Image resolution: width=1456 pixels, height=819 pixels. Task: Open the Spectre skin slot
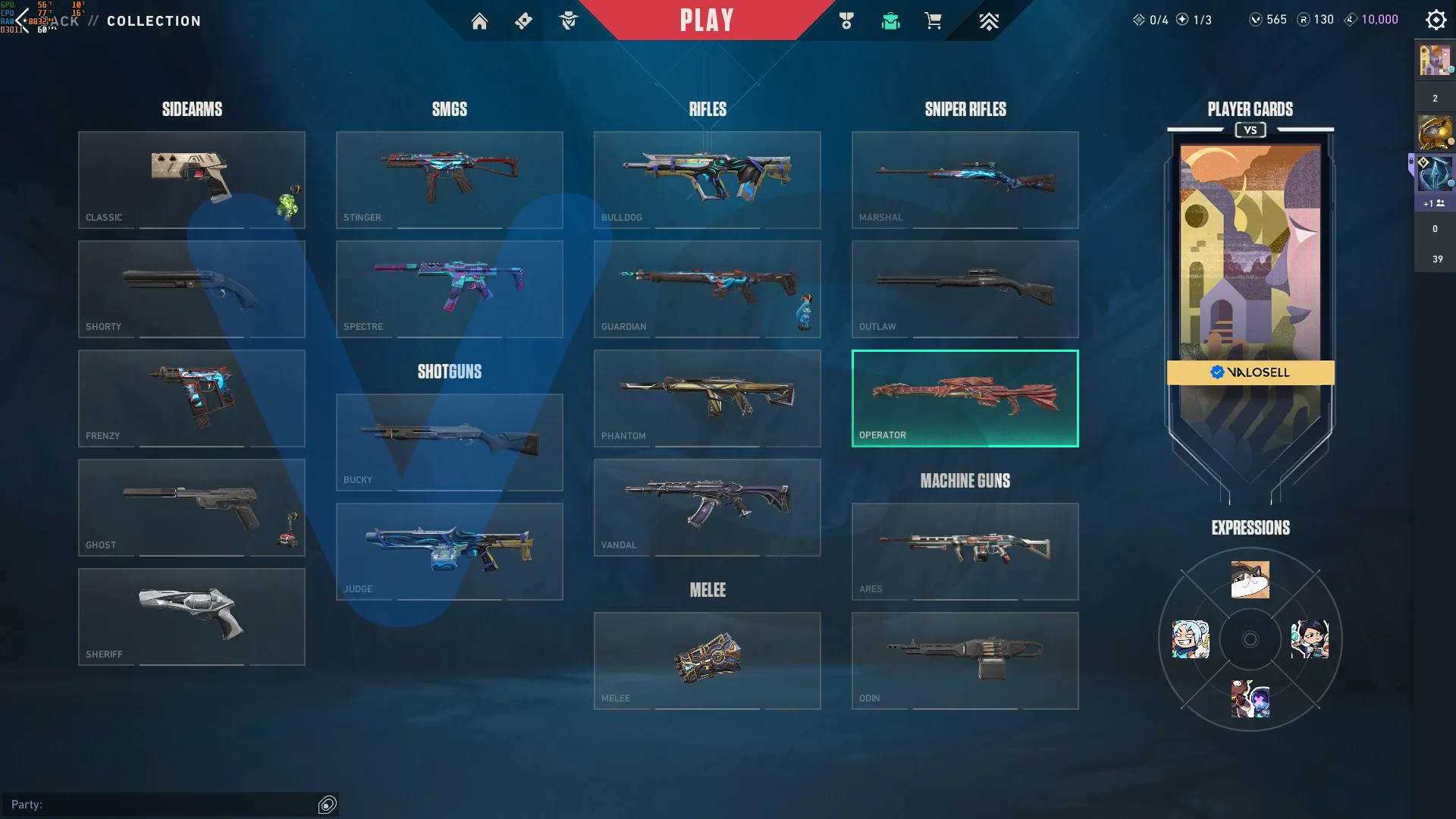pos(450,289)
